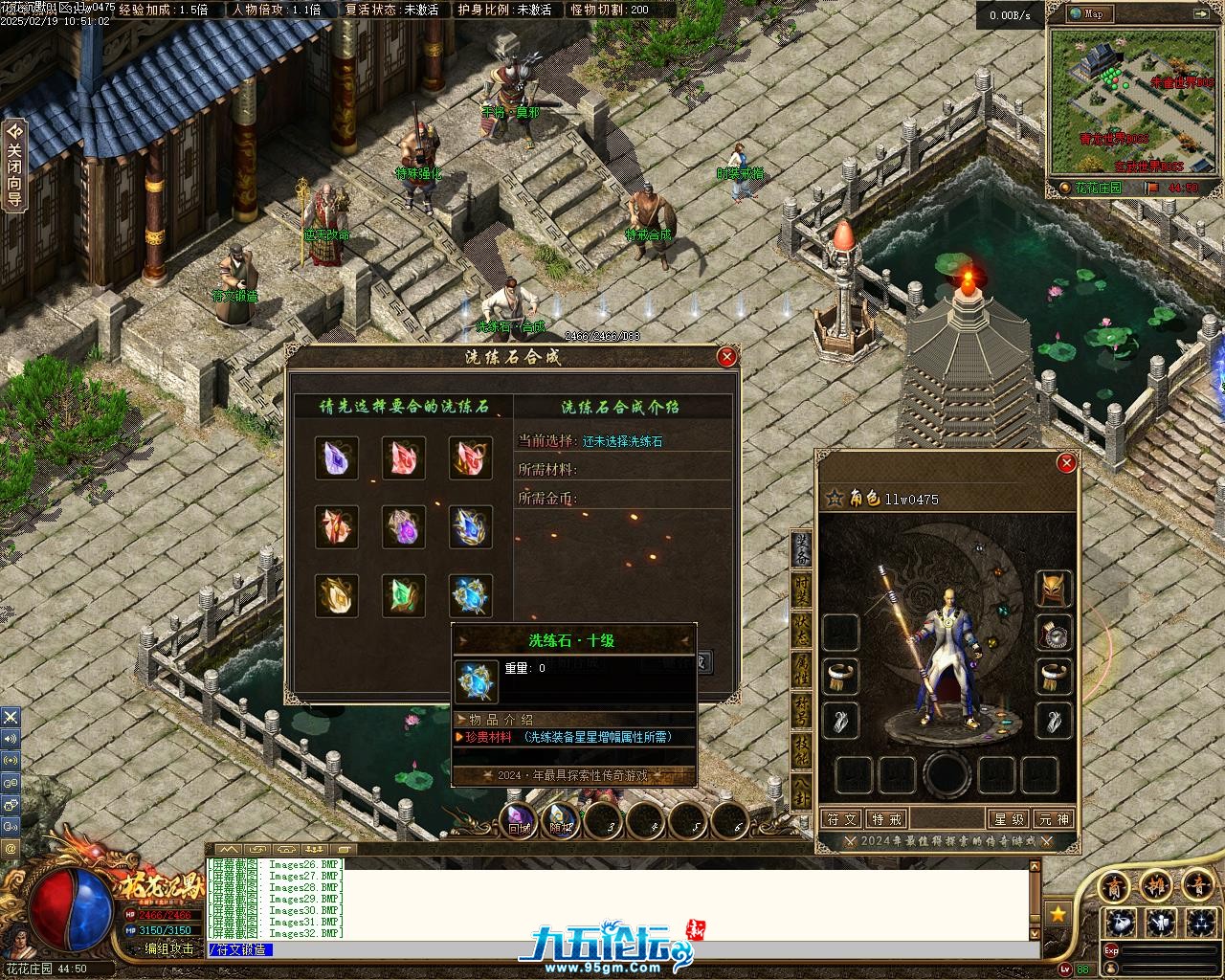Click the 符文 rune button
1225x980 pixels.
click(841, 819)
